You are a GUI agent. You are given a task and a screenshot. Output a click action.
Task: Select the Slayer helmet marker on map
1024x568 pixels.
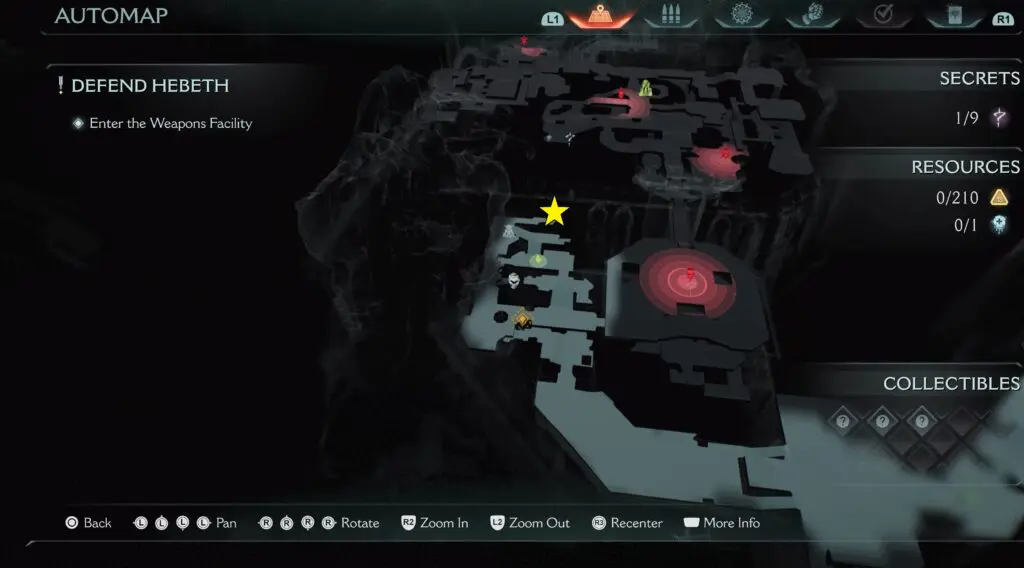(x=514, y=281)
